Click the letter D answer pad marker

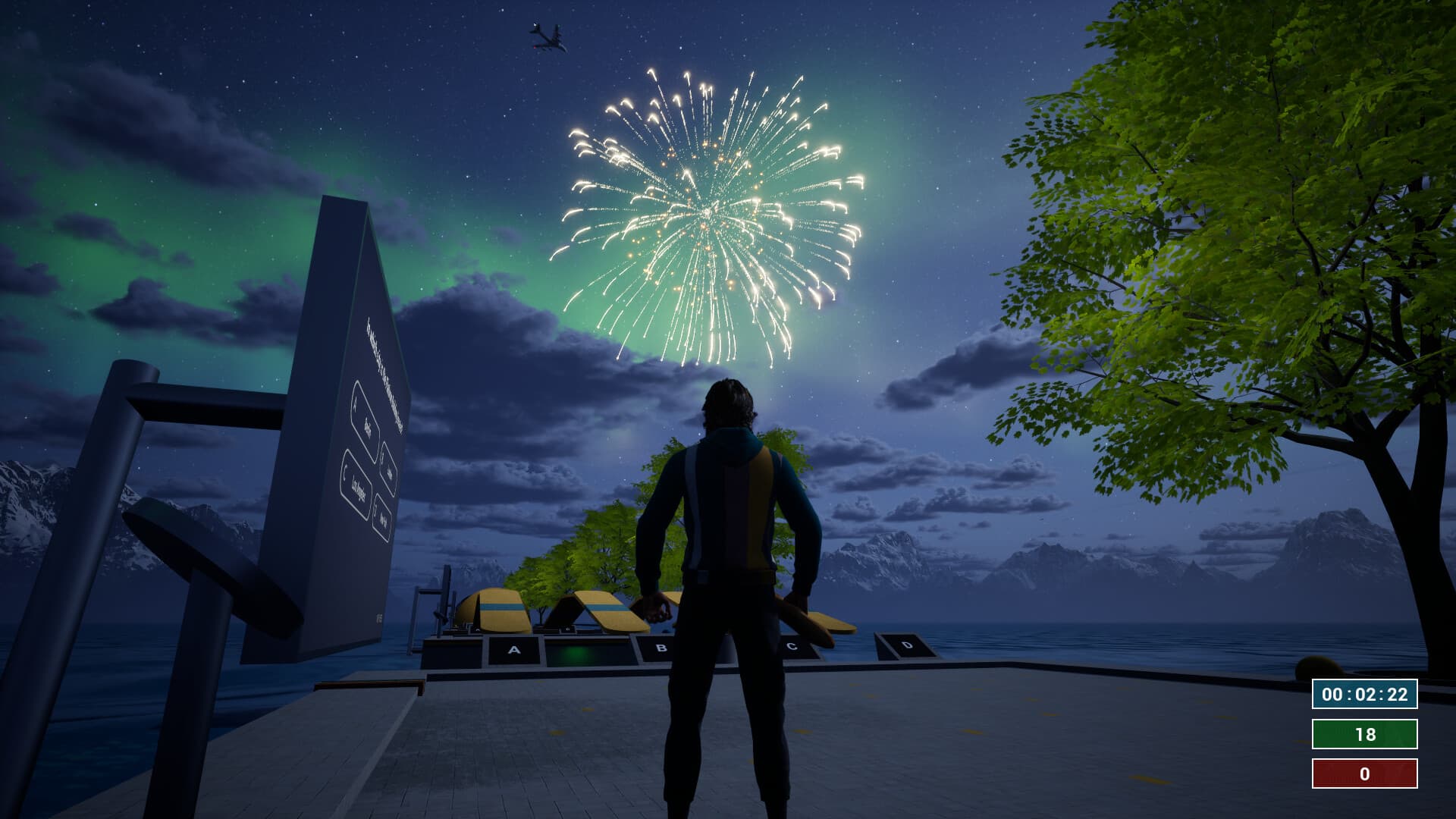908,645
